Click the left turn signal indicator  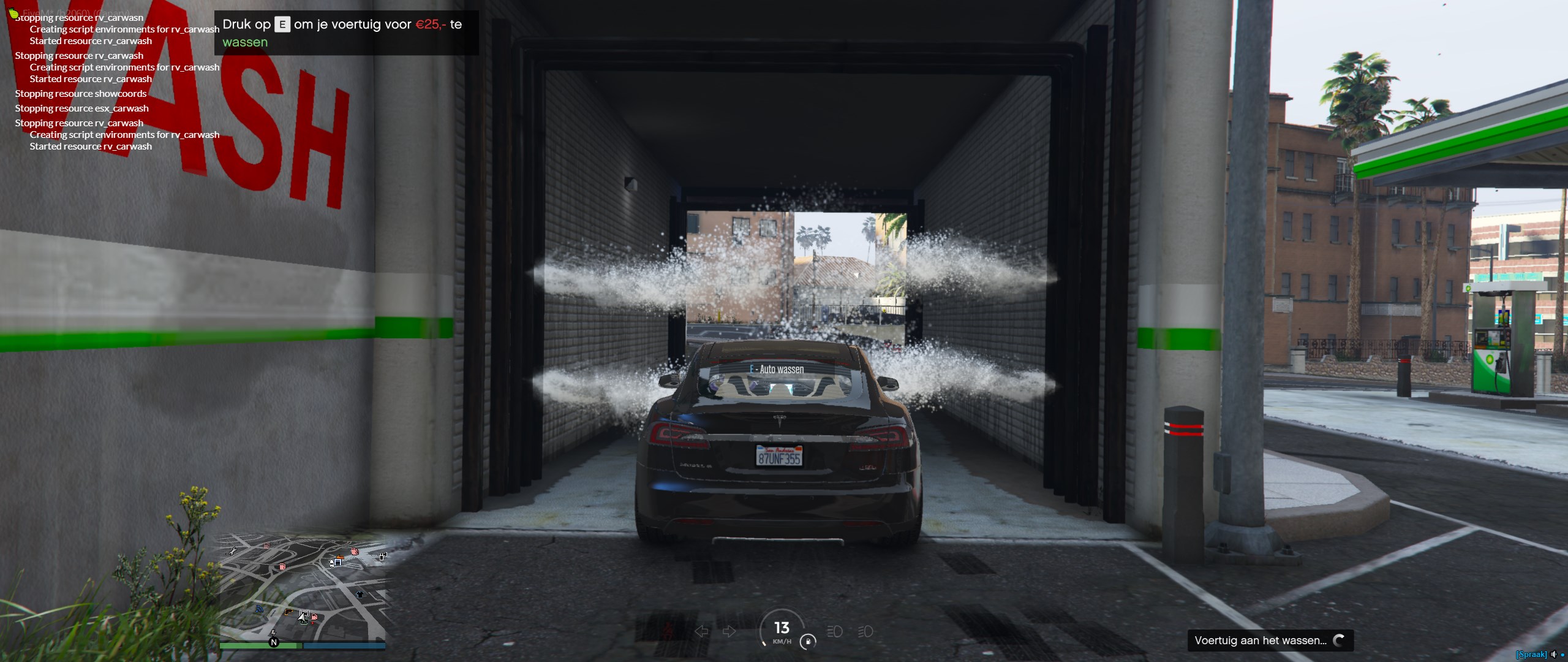click(701, 631)
